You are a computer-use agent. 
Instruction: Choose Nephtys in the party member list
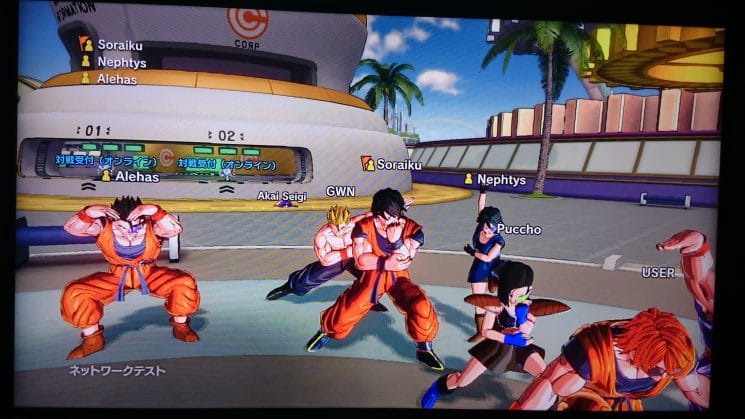click(119, 62)
